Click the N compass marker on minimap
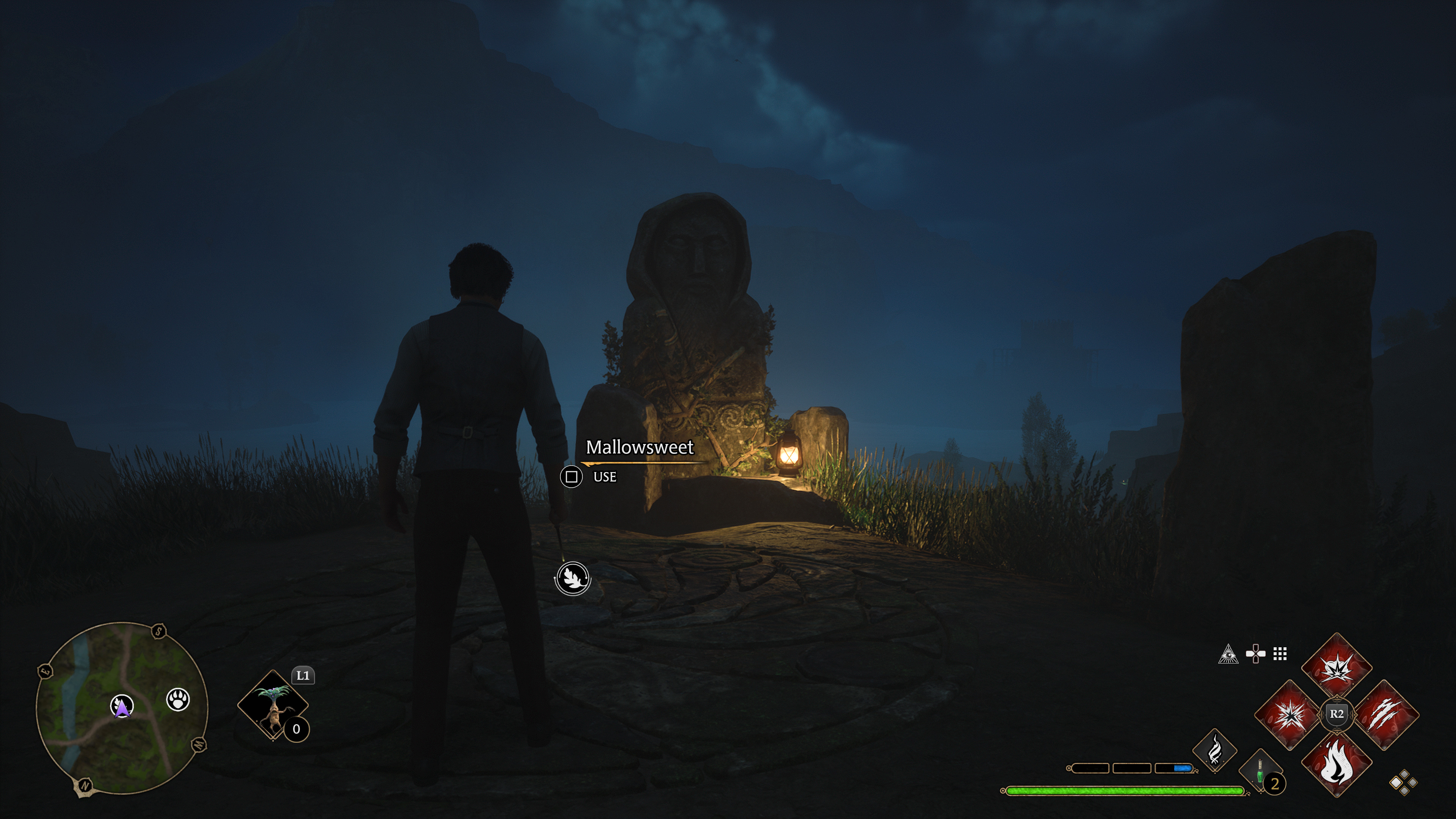The image size is (1456, 819). 85,785
